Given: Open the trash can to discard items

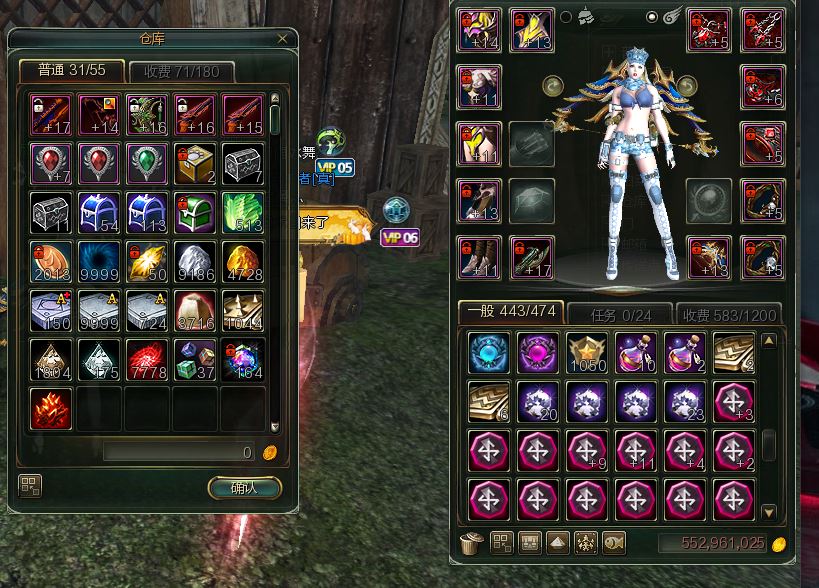Looking at the screenshot, I should click(x=470, y=543).
